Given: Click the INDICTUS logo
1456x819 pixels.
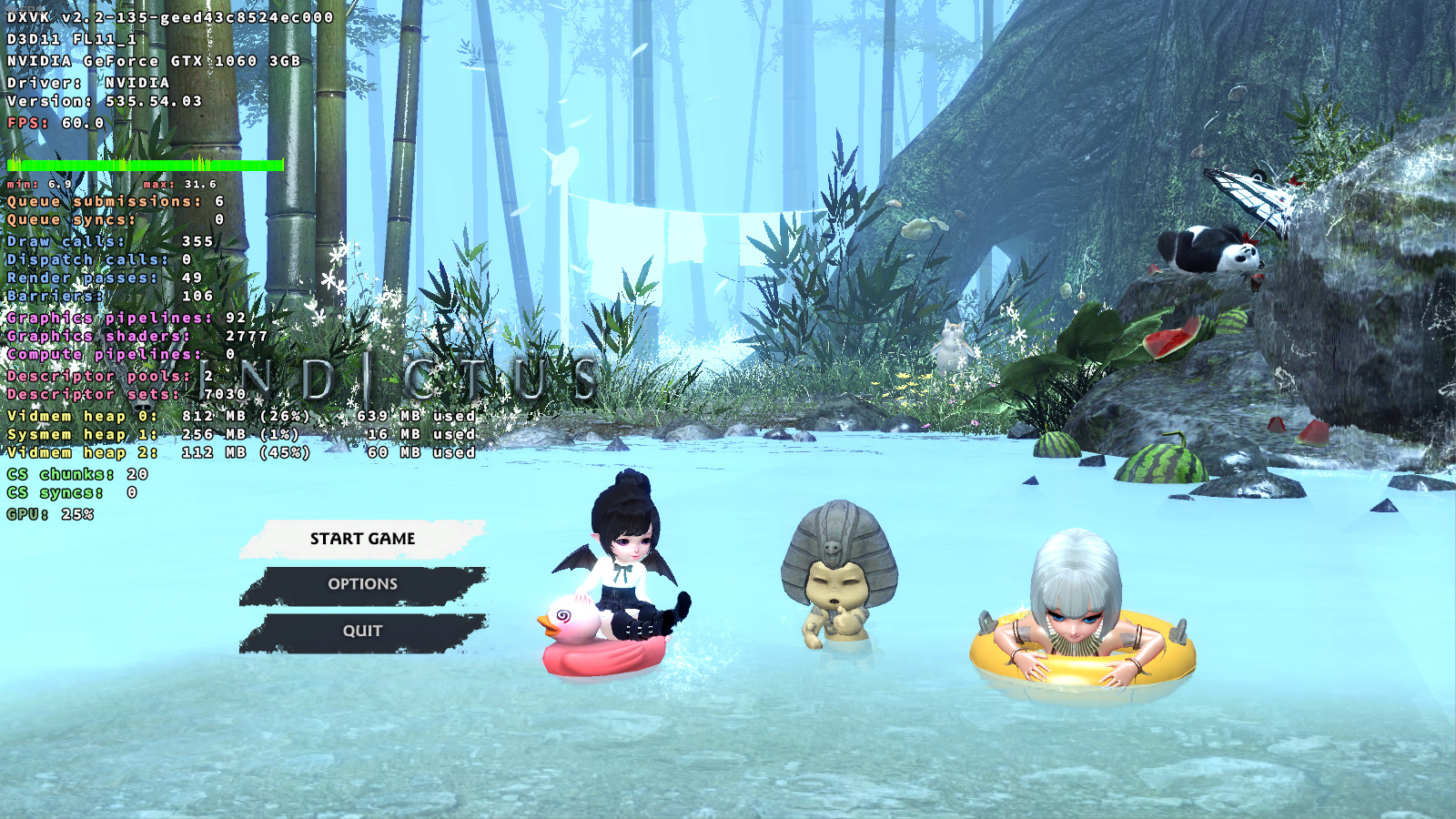Looking at the screenshot, I should point(391,375).
